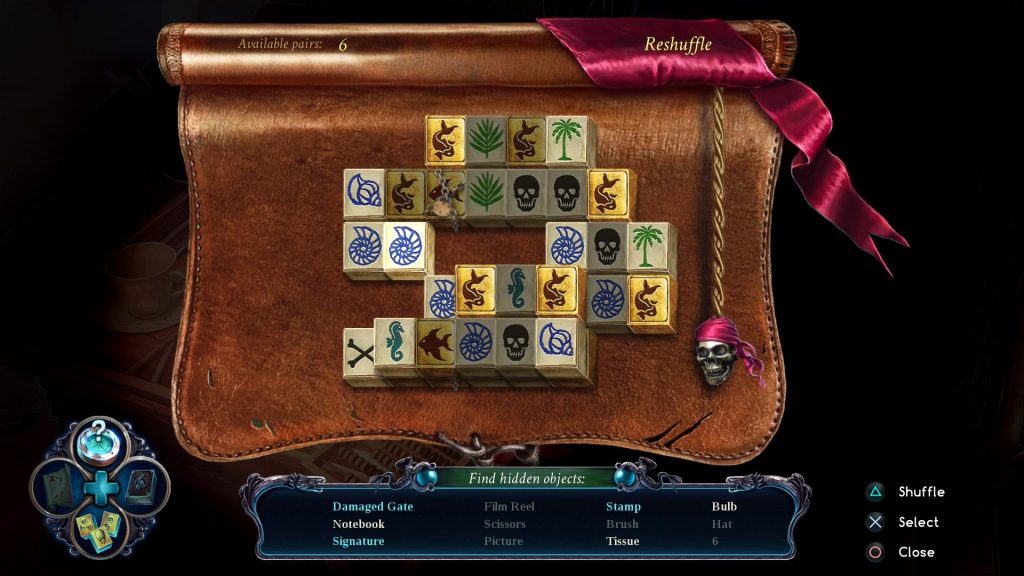The height and width of the screenshot is (576, 1024).
Task: Select the chained and padlocked fish tile
Action: point(444,192)
